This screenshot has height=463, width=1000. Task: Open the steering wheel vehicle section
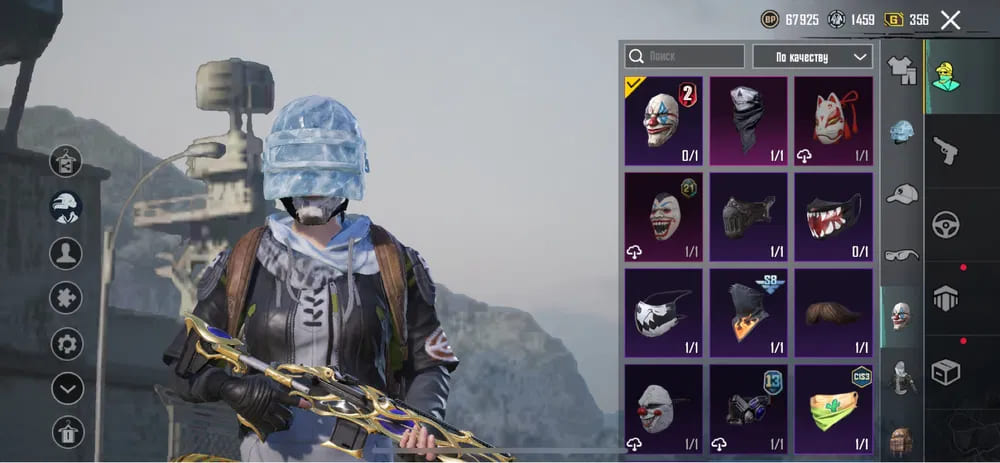pyautogui.click(x=945, y=224)
